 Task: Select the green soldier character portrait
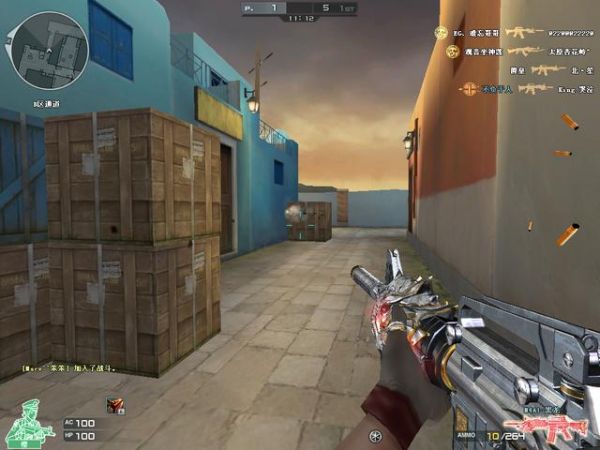[28, 422]
